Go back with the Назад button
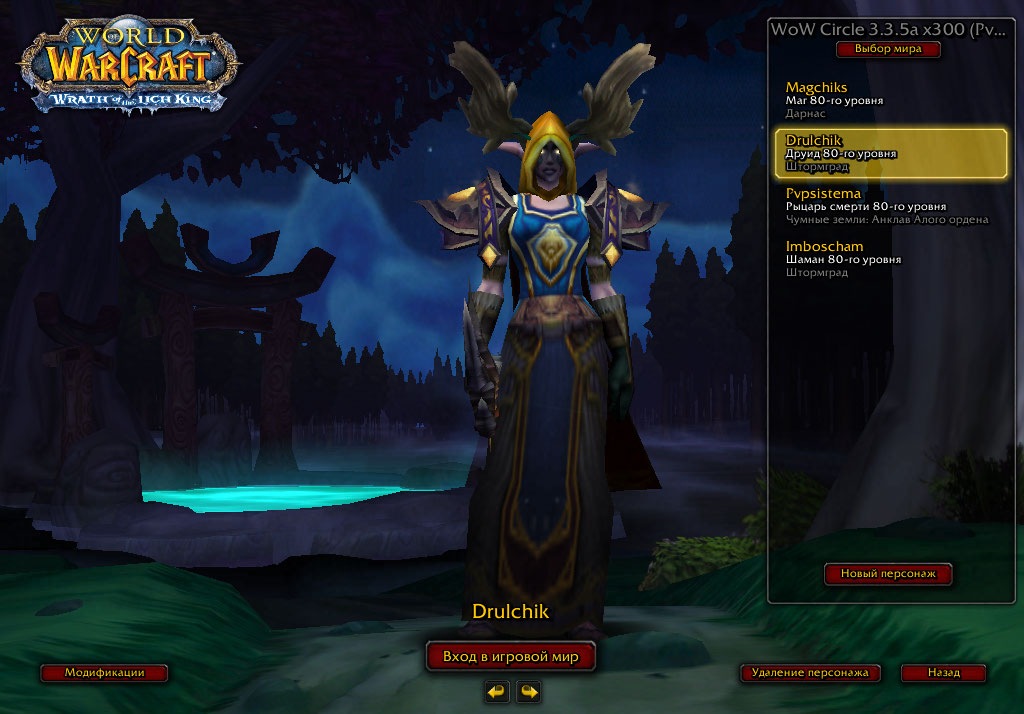The height and width of the screenshot is (714, 1024). (x=943, y=673)
